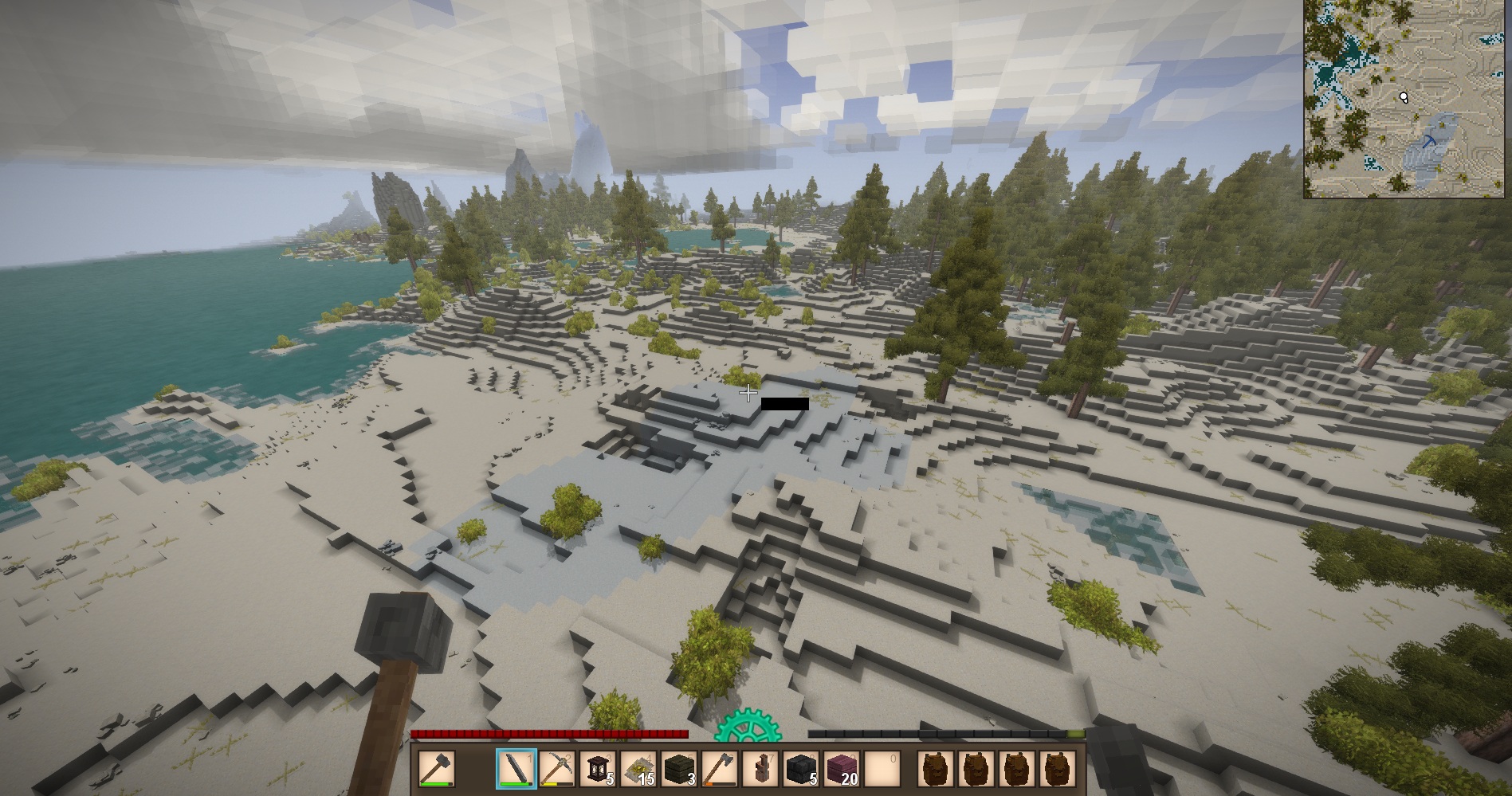Open the last backpack slot
This screenshot has width=1512, height=796.
1057,769
